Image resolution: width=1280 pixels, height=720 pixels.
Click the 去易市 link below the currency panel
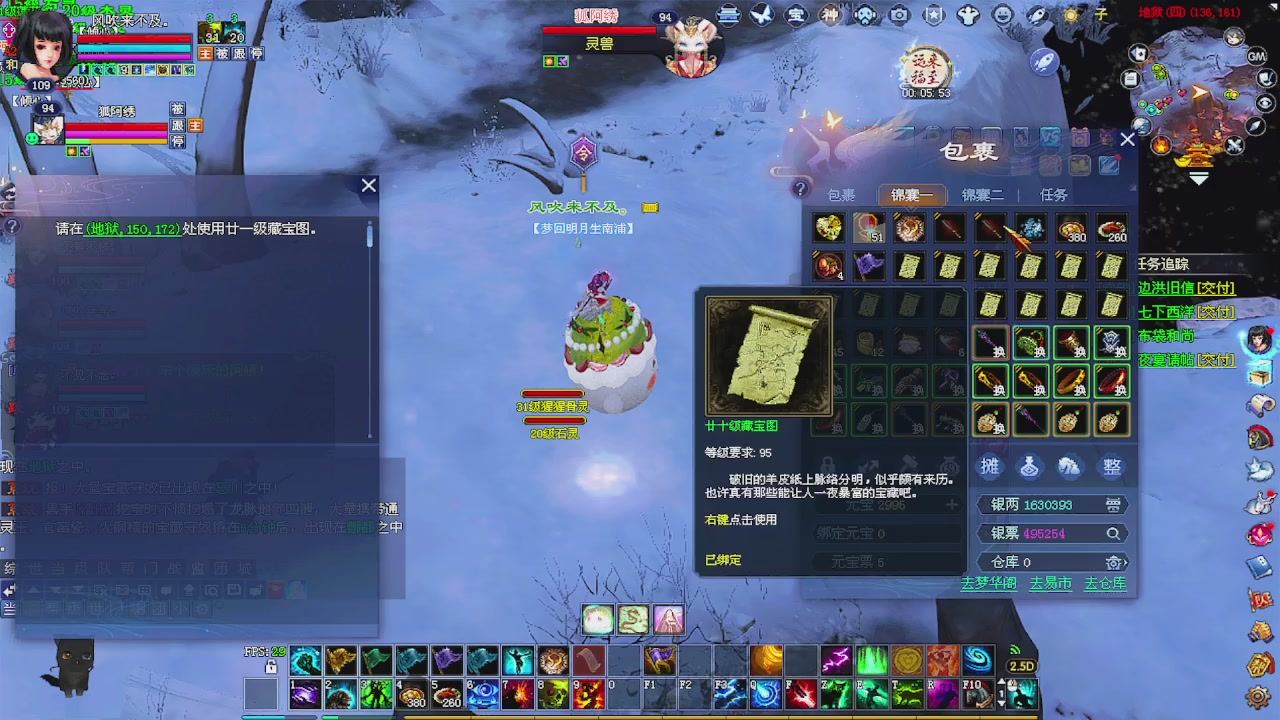pos(1051,584)
